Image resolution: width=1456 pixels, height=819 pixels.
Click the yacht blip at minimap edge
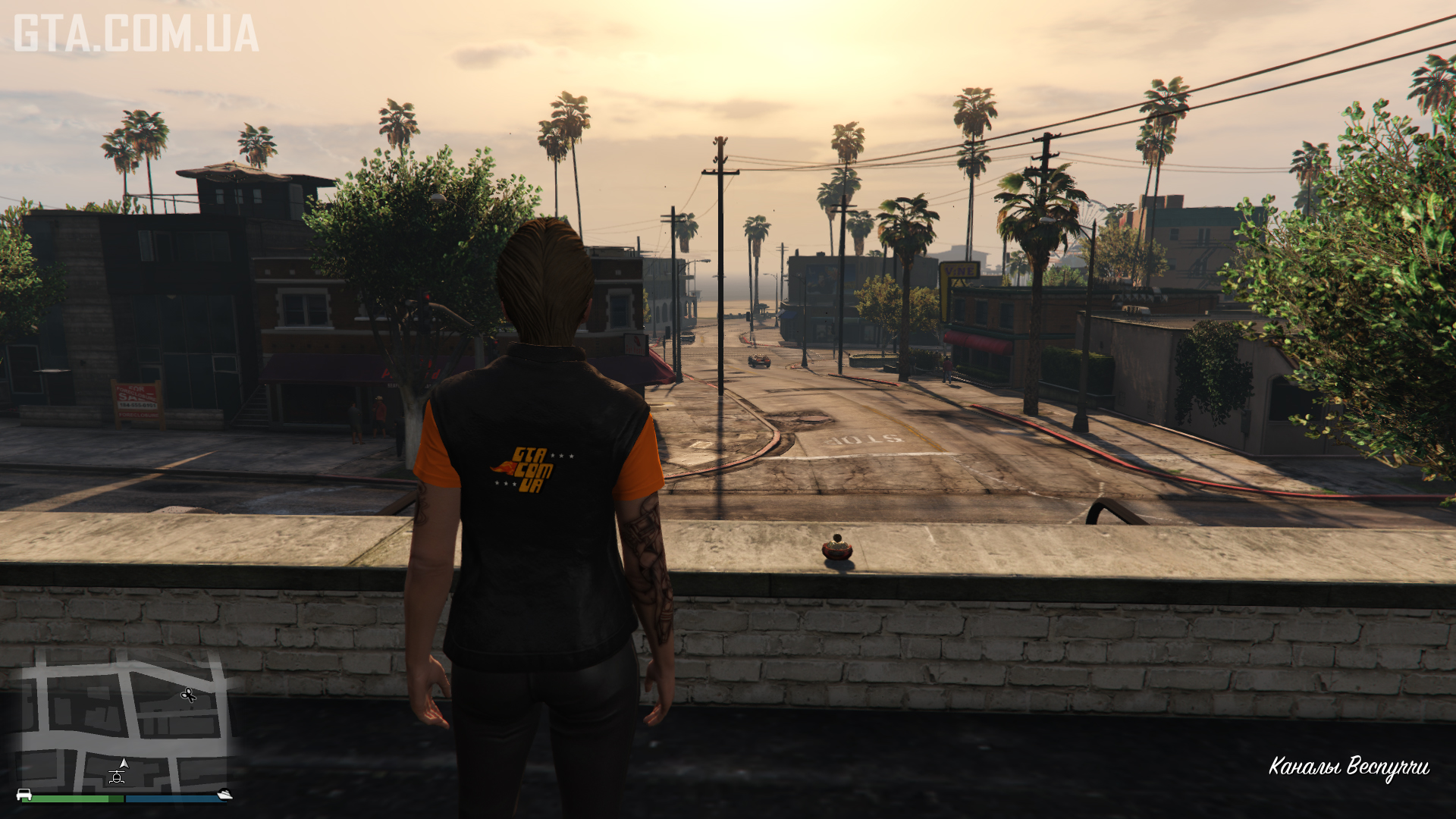point(224,795)
